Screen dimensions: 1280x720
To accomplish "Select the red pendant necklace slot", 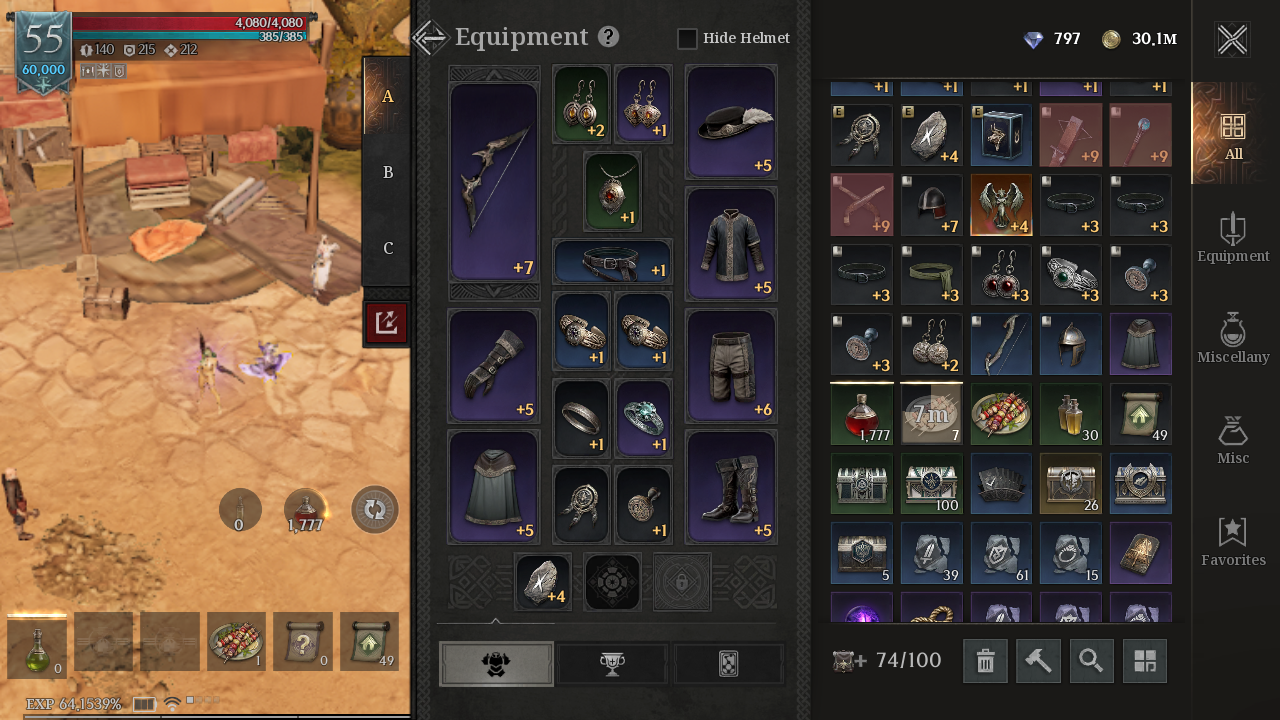I will (x=612, y=191).
